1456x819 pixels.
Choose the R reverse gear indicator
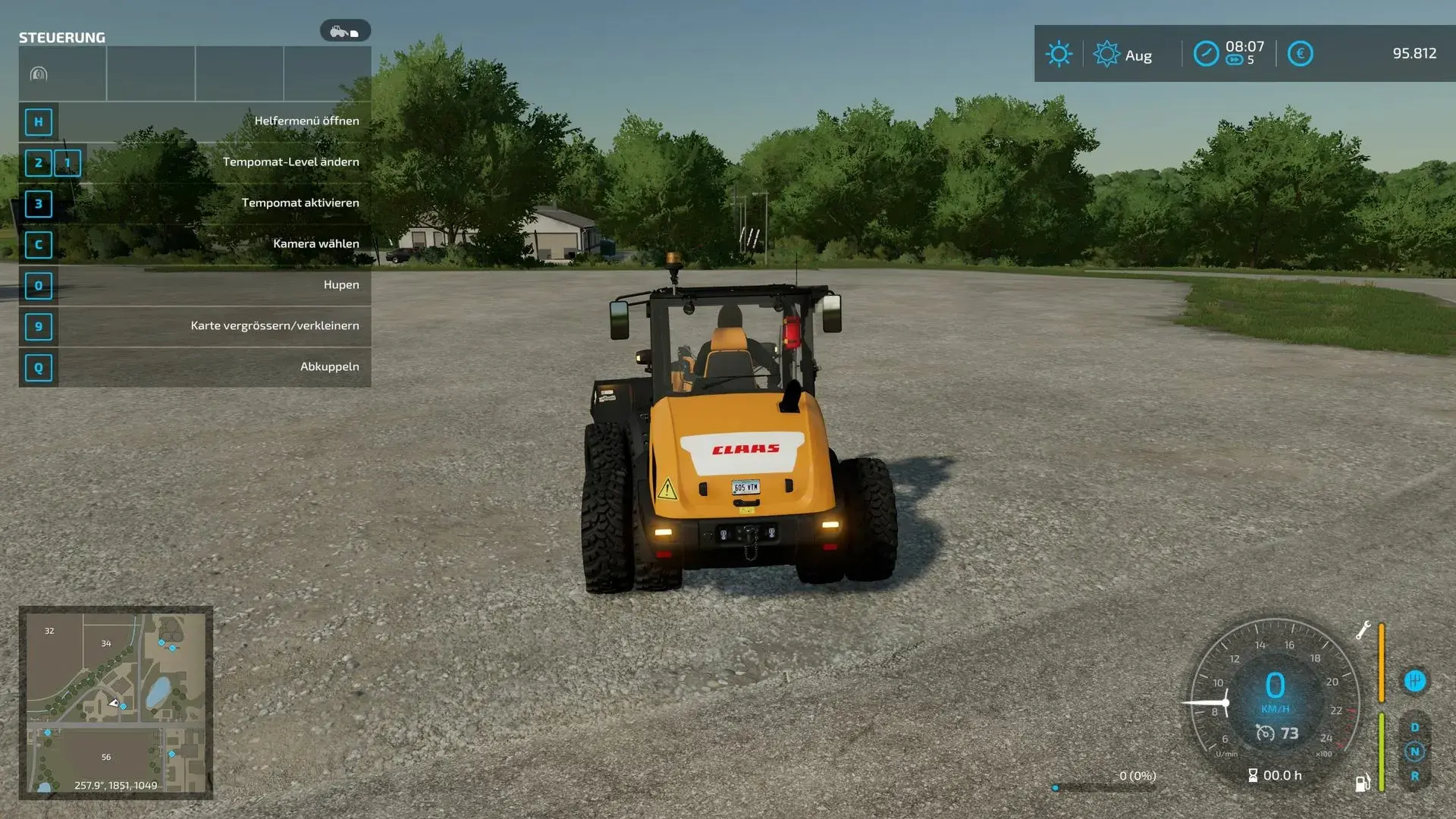coord(1414,776)
